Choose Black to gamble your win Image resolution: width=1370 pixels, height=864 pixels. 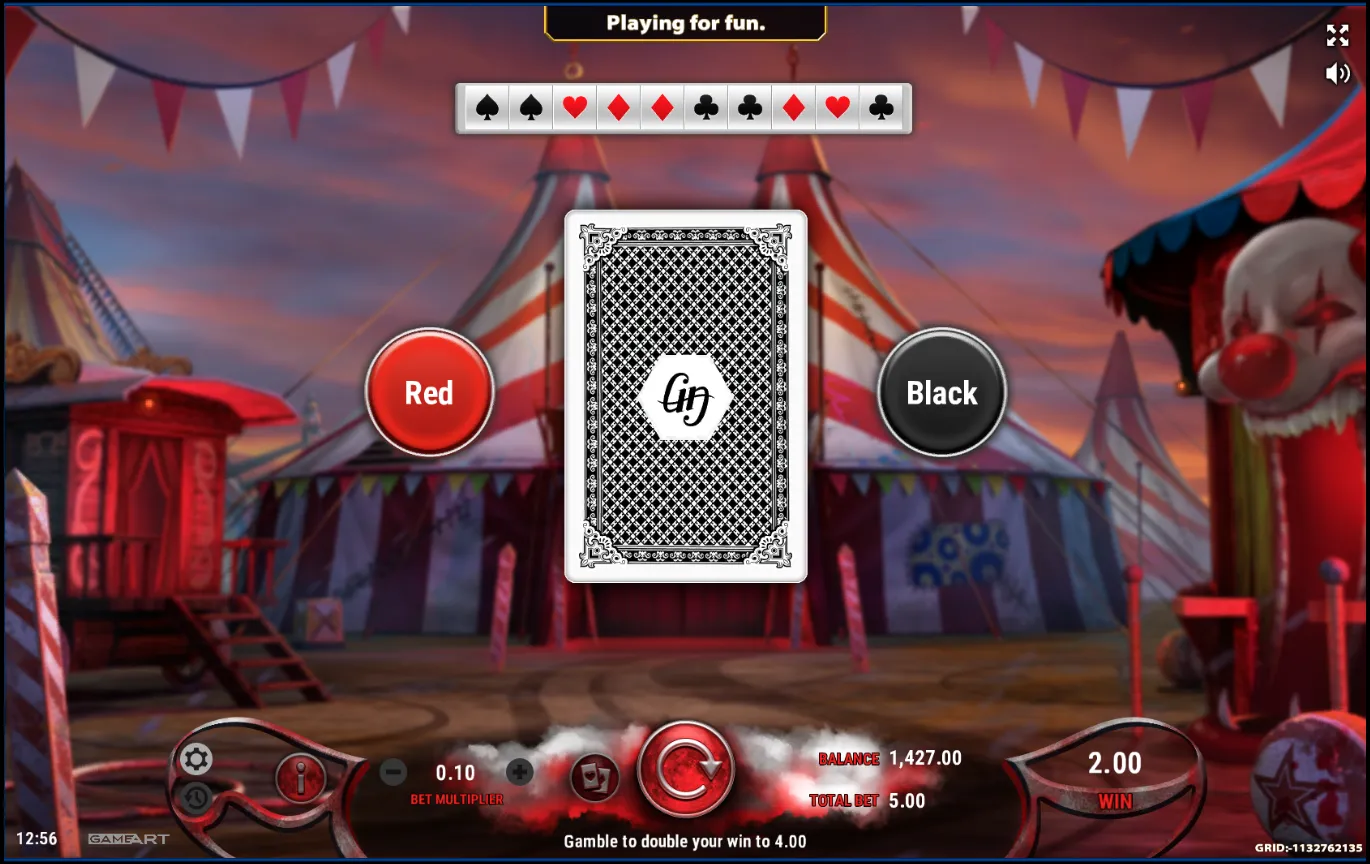pos(941,393)
